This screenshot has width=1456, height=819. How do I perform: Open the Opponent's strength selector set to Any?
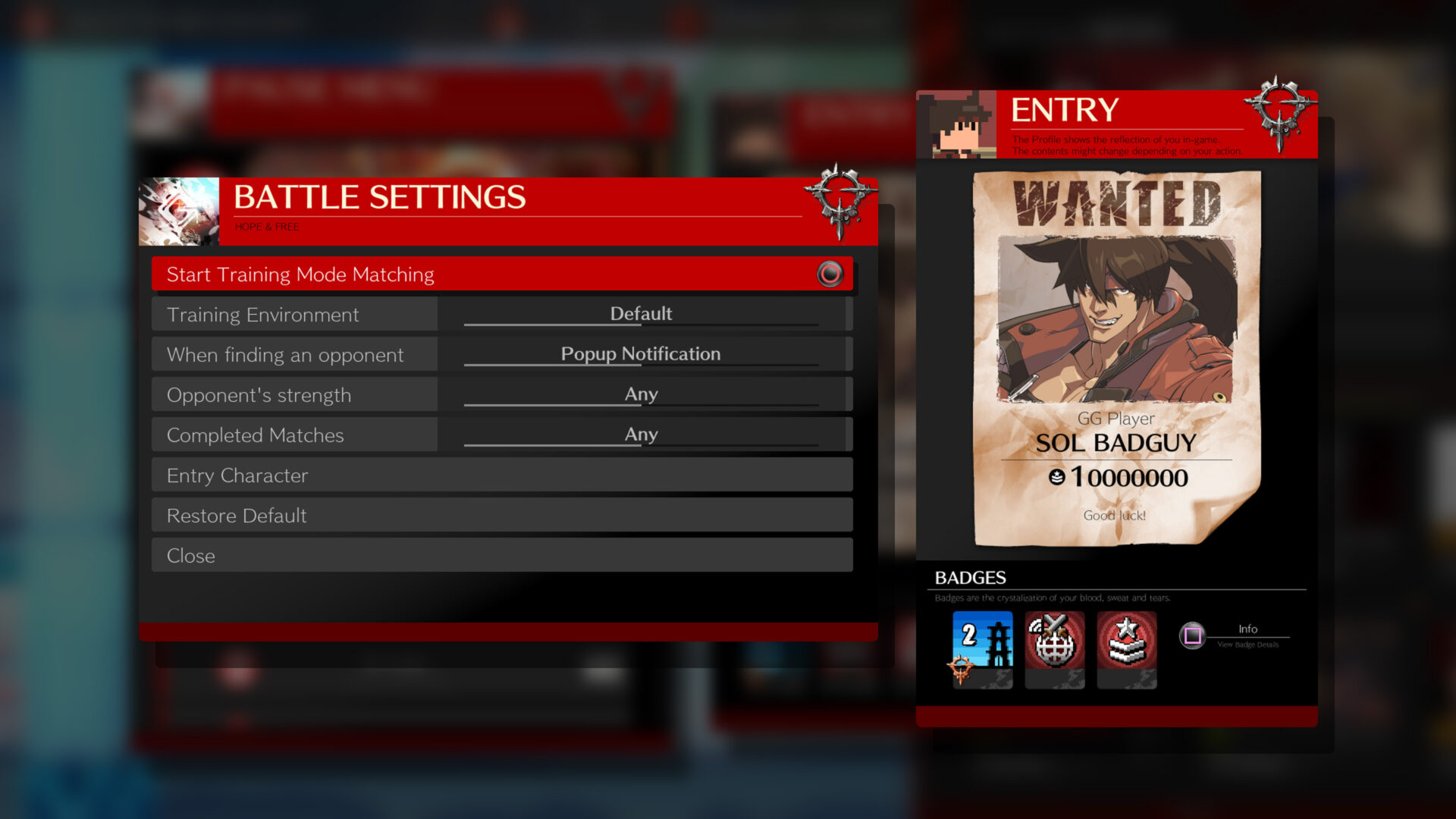[641, 394]
